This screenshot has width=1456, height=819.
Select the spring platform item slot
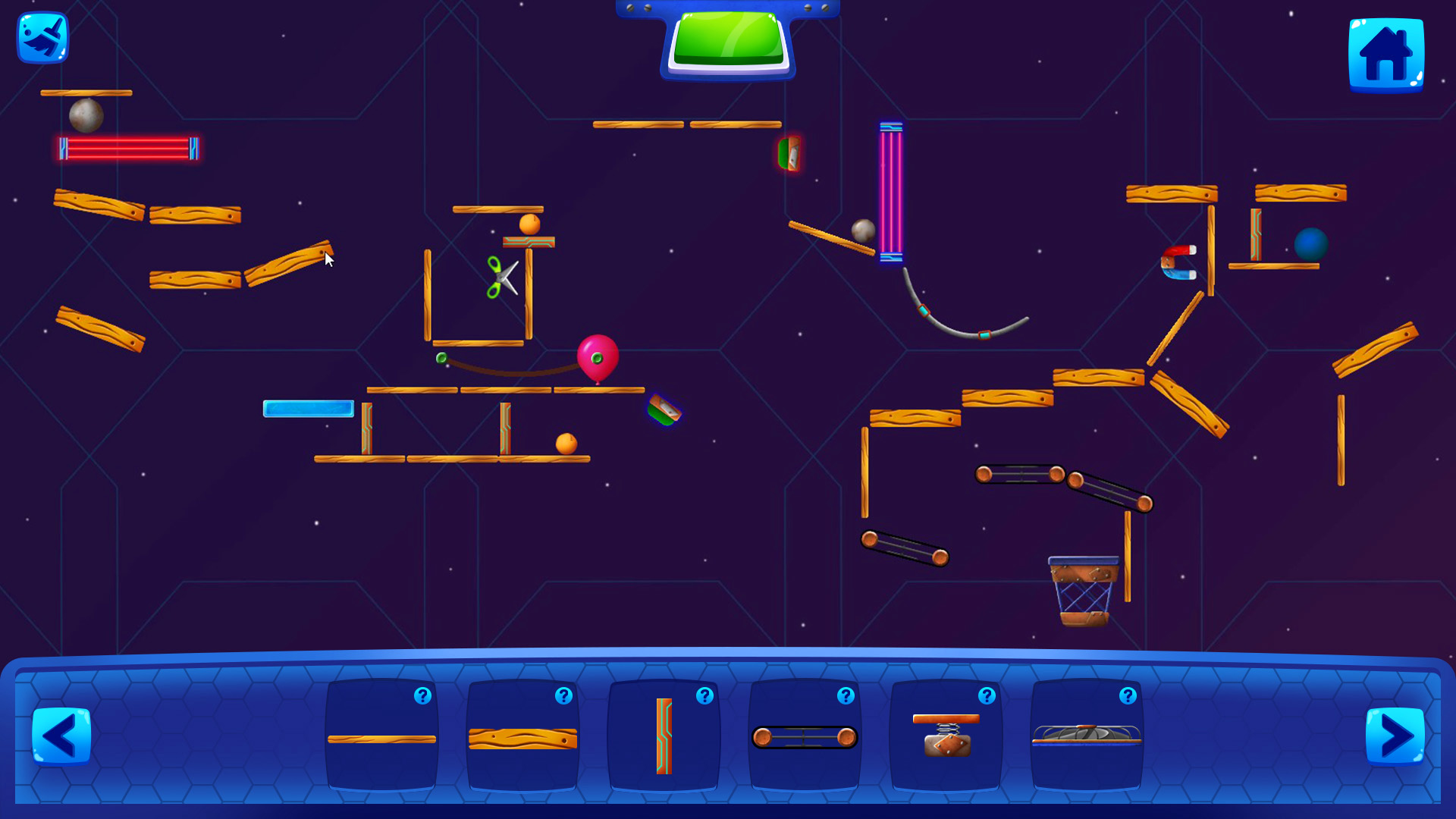[x=945, y=736]
